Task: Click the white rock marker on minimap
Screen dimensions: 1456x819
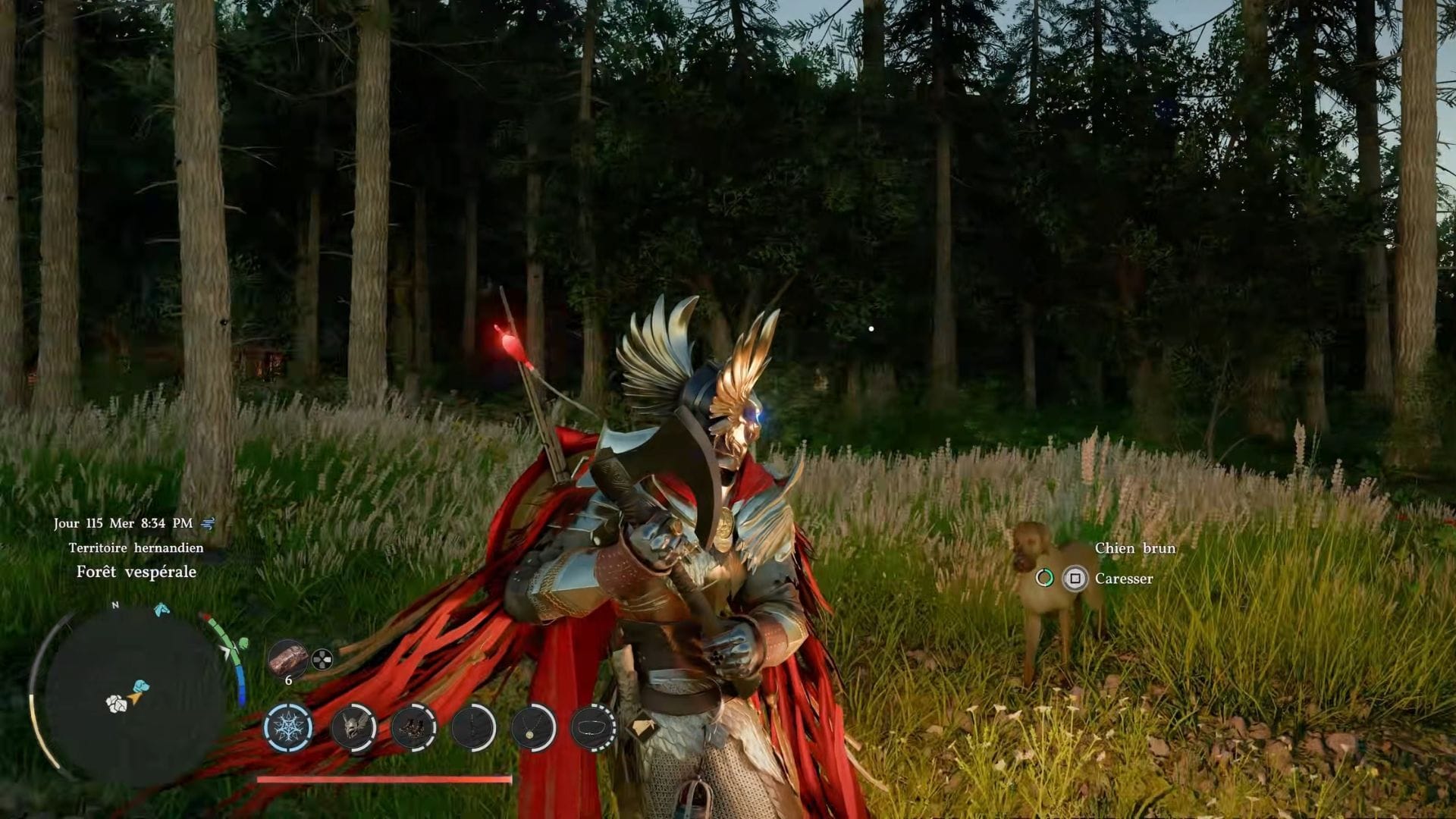Action: pyautogui.click(x=116, y=704)
